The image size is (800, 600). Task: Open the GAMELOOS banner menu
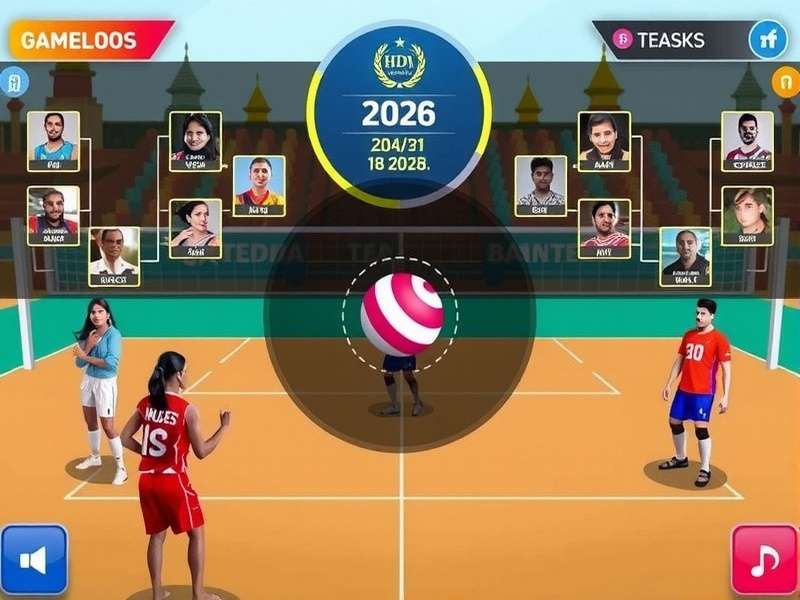click(x=85, y=40)
